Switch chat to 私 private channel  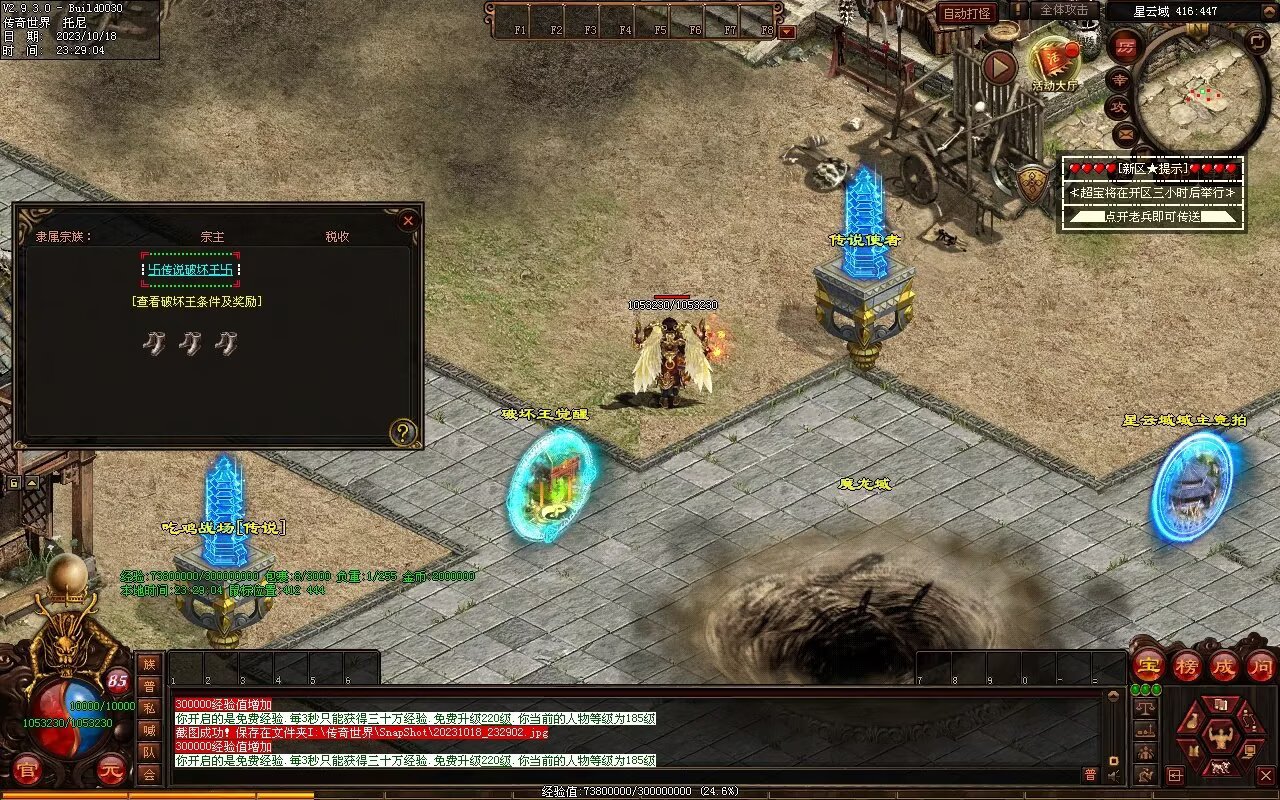tap(149, 708)
